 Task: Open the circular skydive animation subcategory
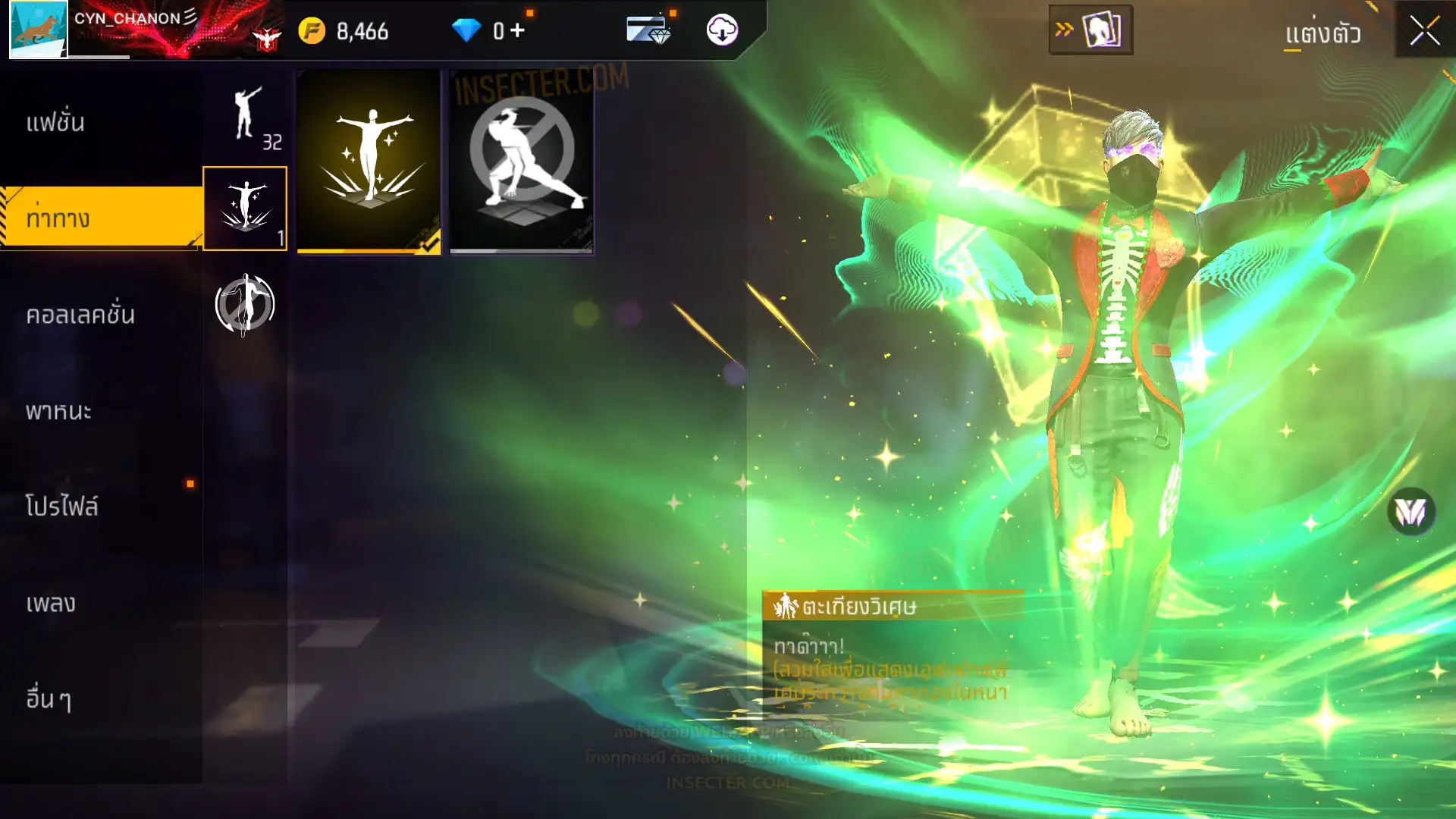pyautogui.click(x=245, y=305)
